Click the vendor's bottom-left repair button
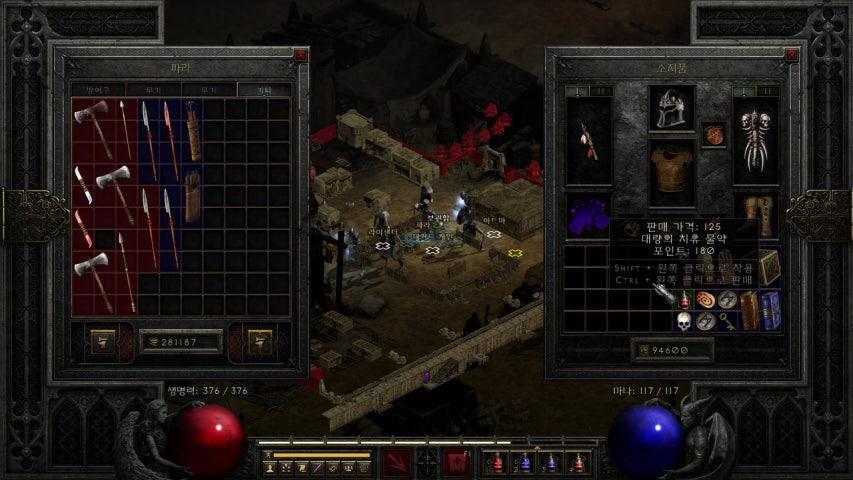 tap(103, 342)
